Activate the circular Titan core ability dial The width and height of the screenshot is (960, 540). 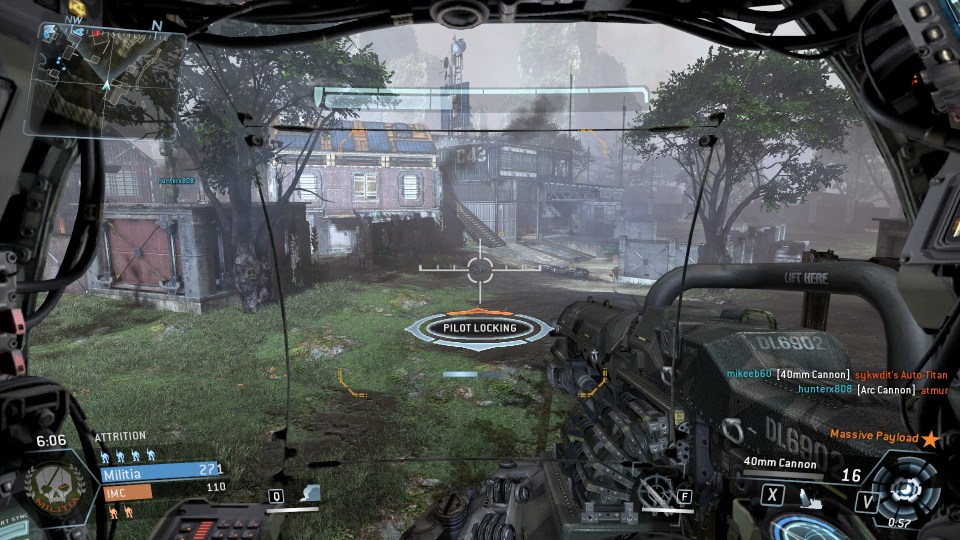click(x=906, y=488)
